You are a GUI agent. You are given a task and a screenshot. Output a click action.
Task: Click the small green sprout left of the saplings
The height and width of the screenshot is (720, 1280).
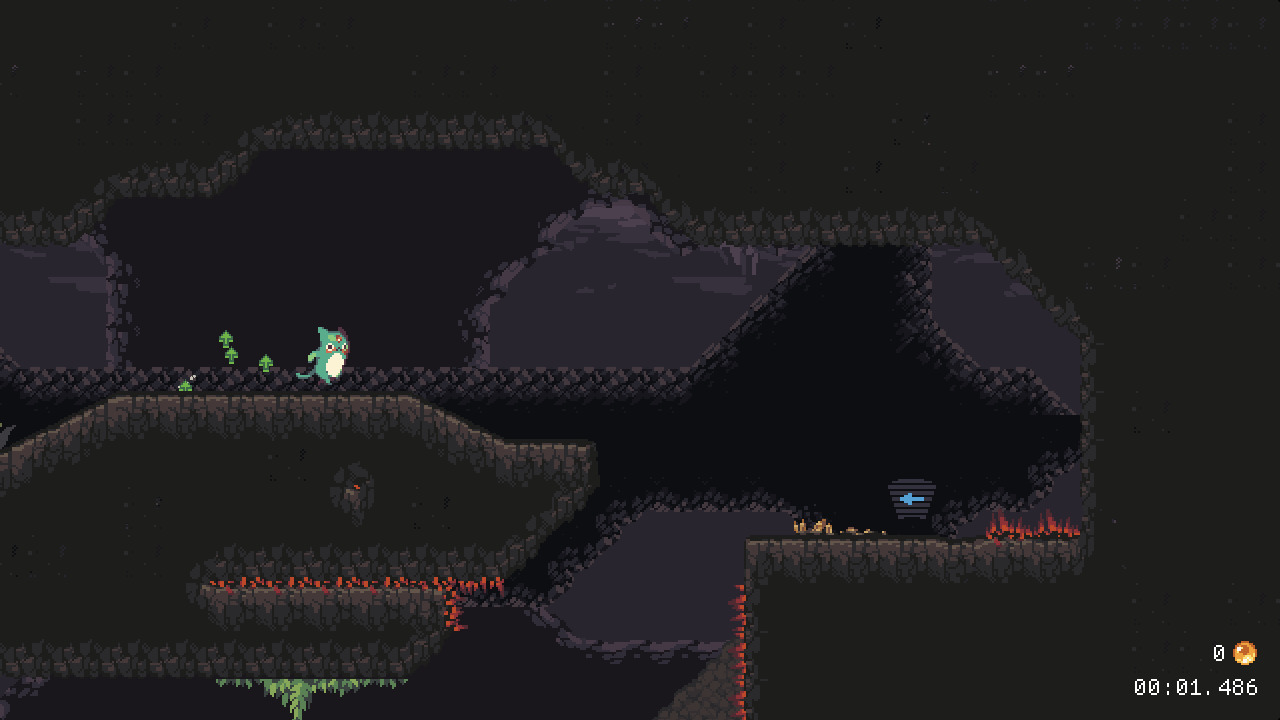[185, 384]
